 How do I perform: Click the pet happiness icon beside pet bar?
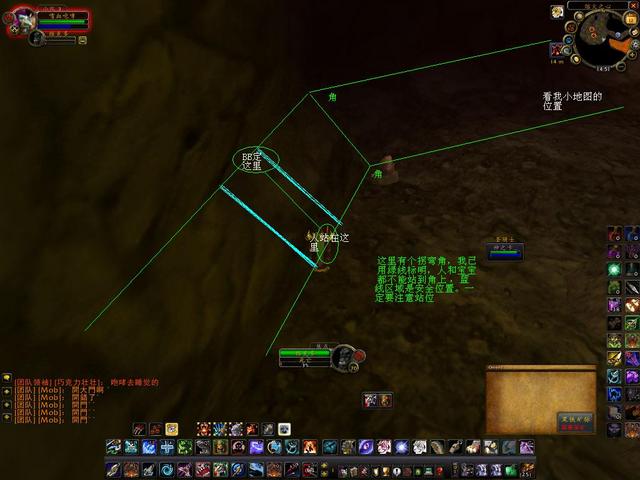[x=83, y=40]
